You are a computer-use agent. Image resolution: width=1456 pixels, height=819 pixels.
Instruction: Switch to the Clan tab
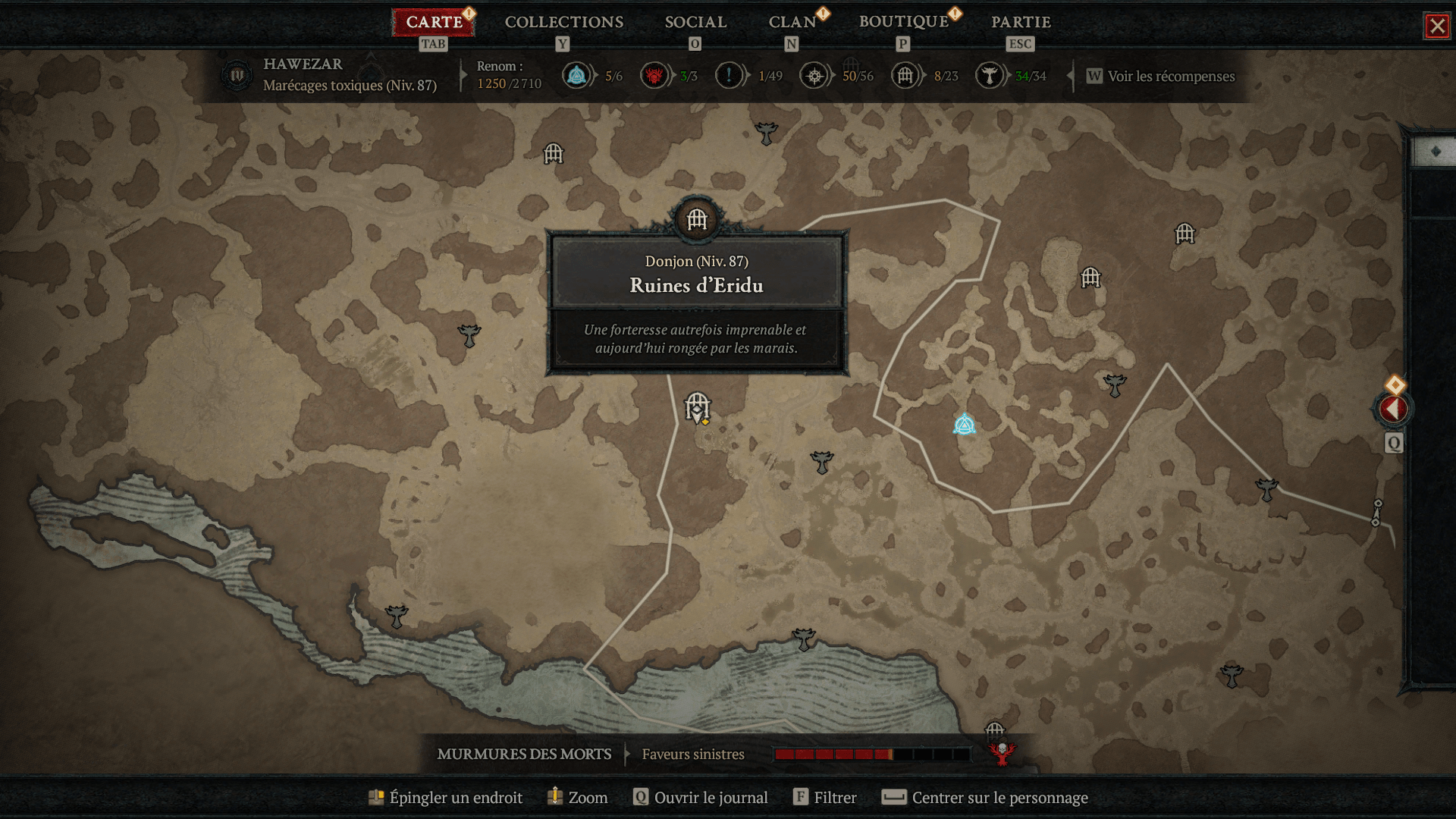point(792,22)
